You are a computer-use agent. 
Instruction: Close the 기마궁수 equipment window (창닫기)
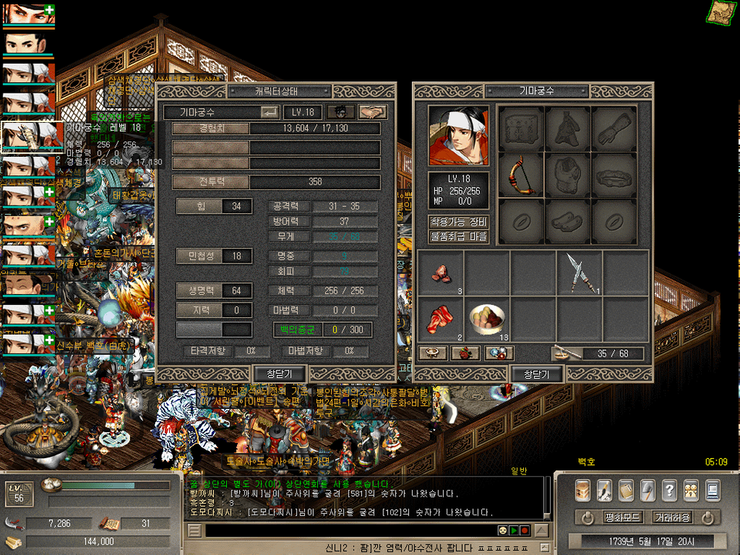coord(537,373)
